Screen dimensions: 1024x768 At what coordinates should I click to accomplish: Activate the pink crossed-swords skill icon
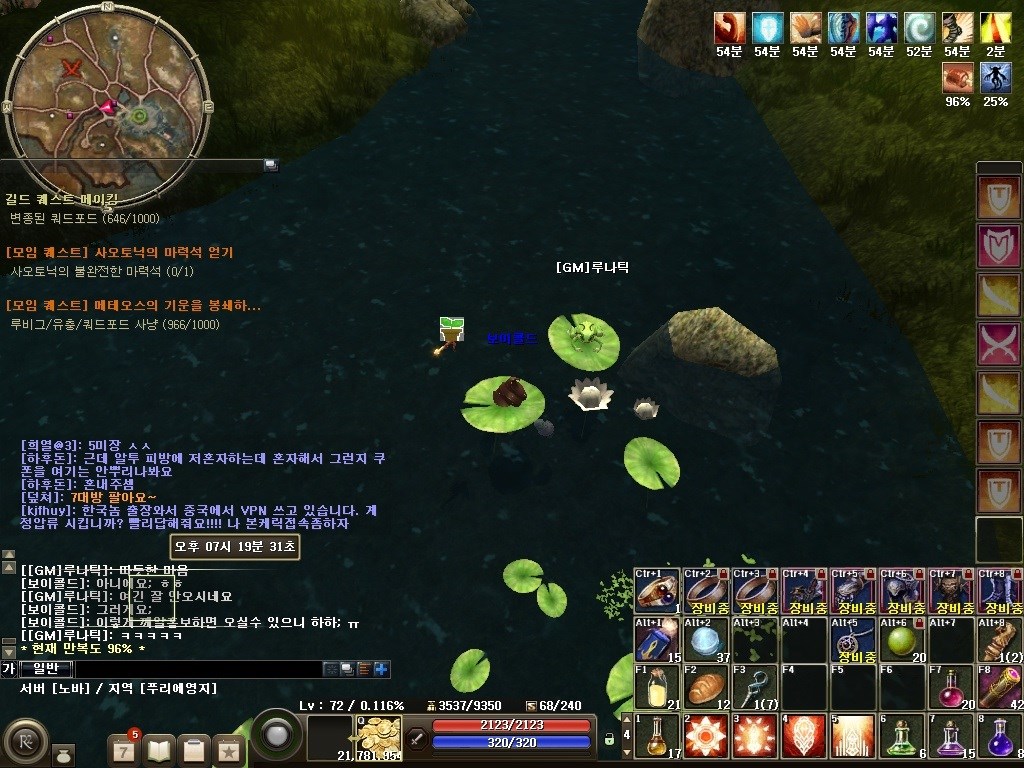998,343
